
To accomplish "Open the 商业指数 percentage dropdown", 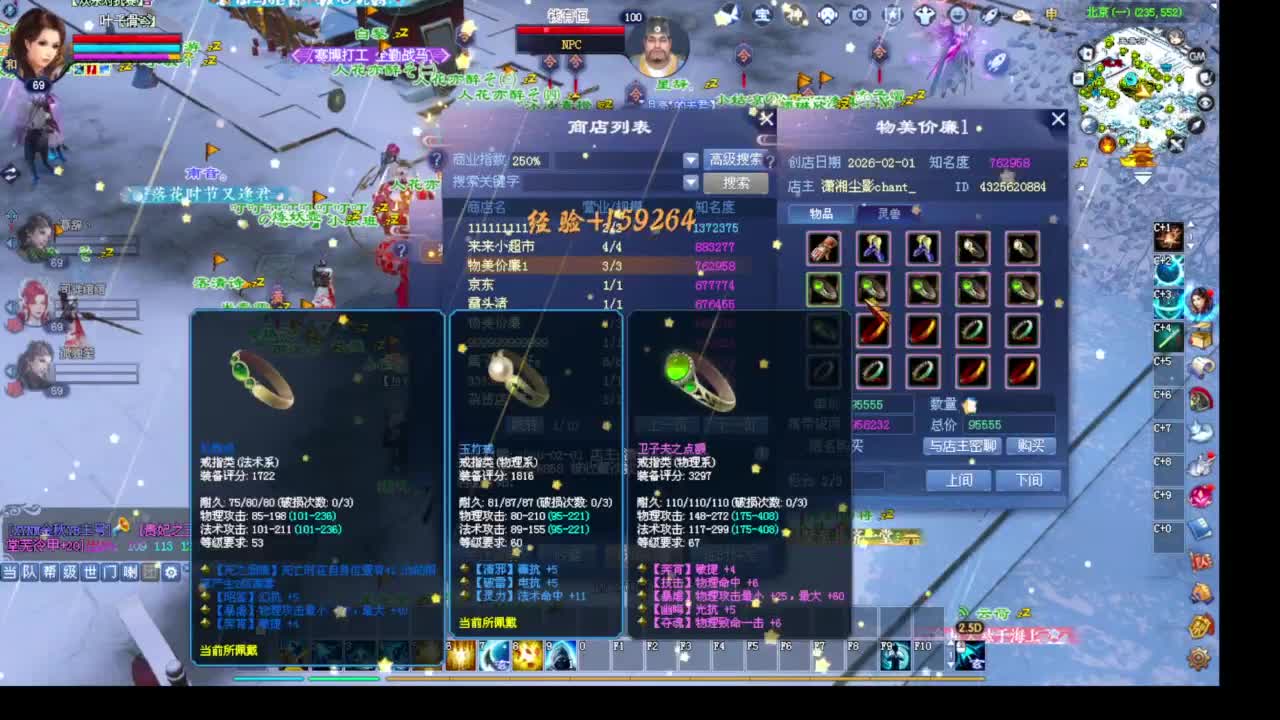I will [x=691, y=159].
